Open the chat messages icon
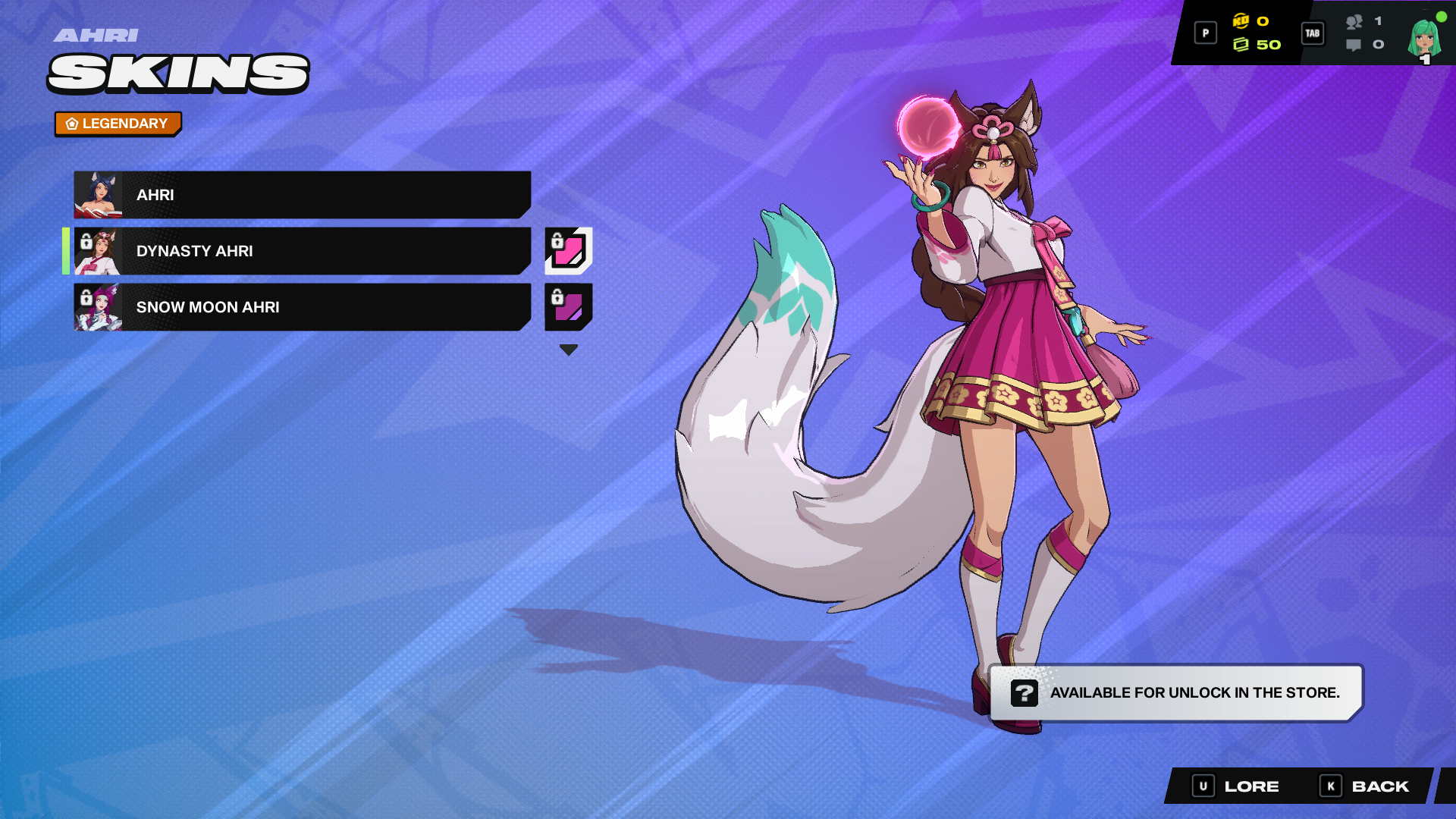 click(x=1354, y=45)
